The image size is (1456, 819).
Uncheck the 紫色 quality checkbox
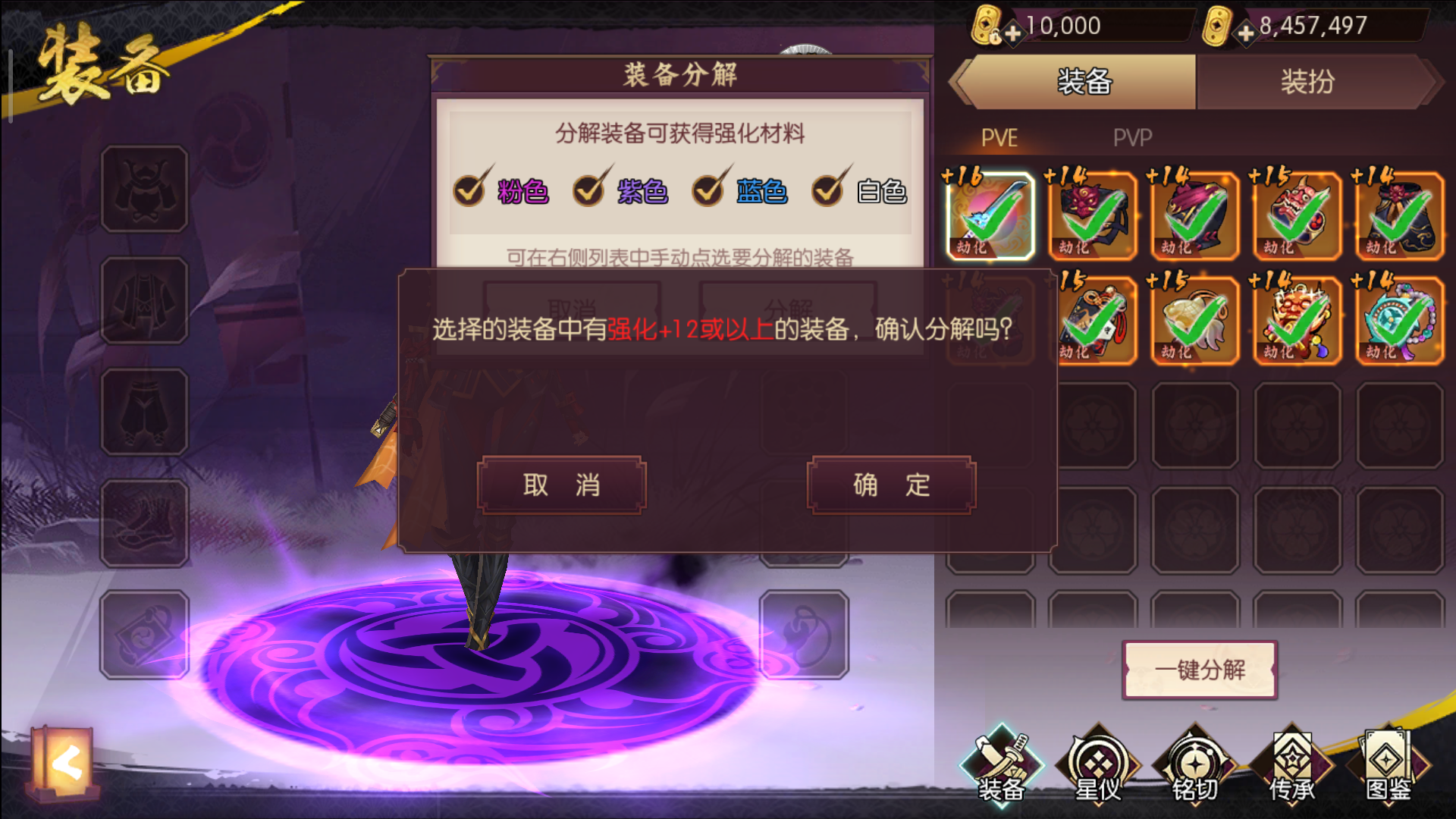click(591, 190)
